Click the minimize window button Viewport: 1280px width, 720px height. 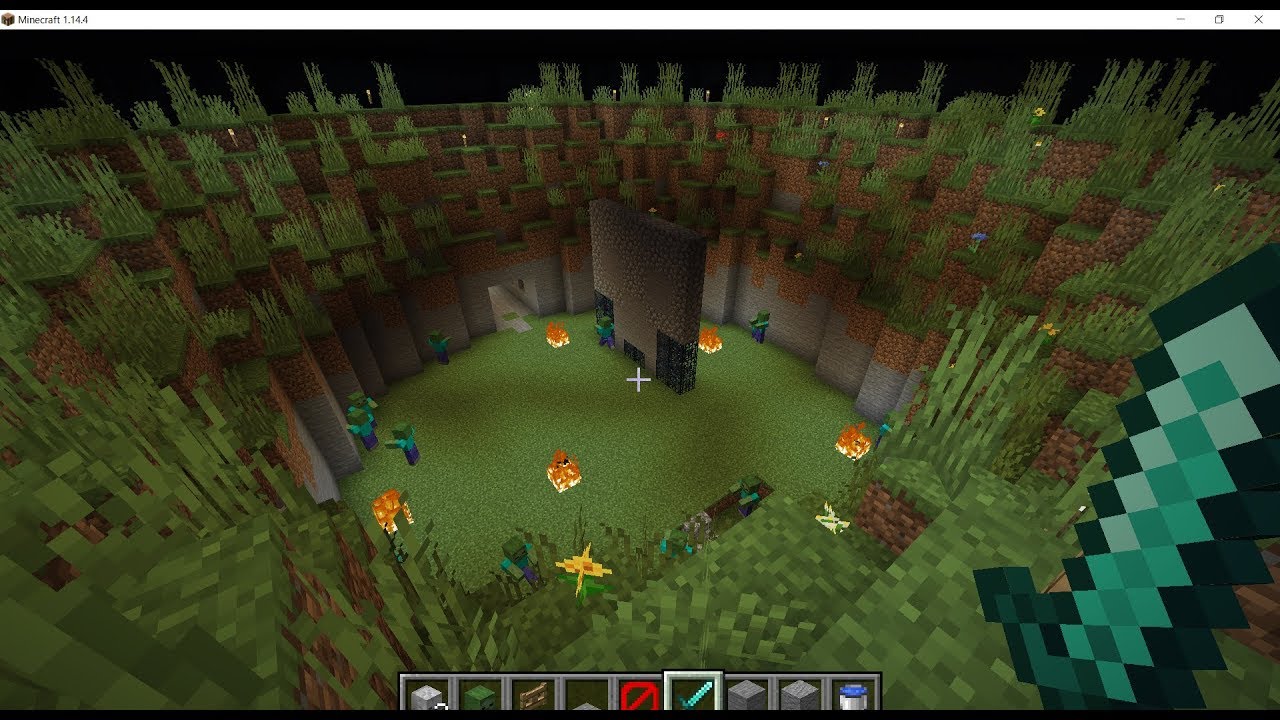click(1180, 18)
